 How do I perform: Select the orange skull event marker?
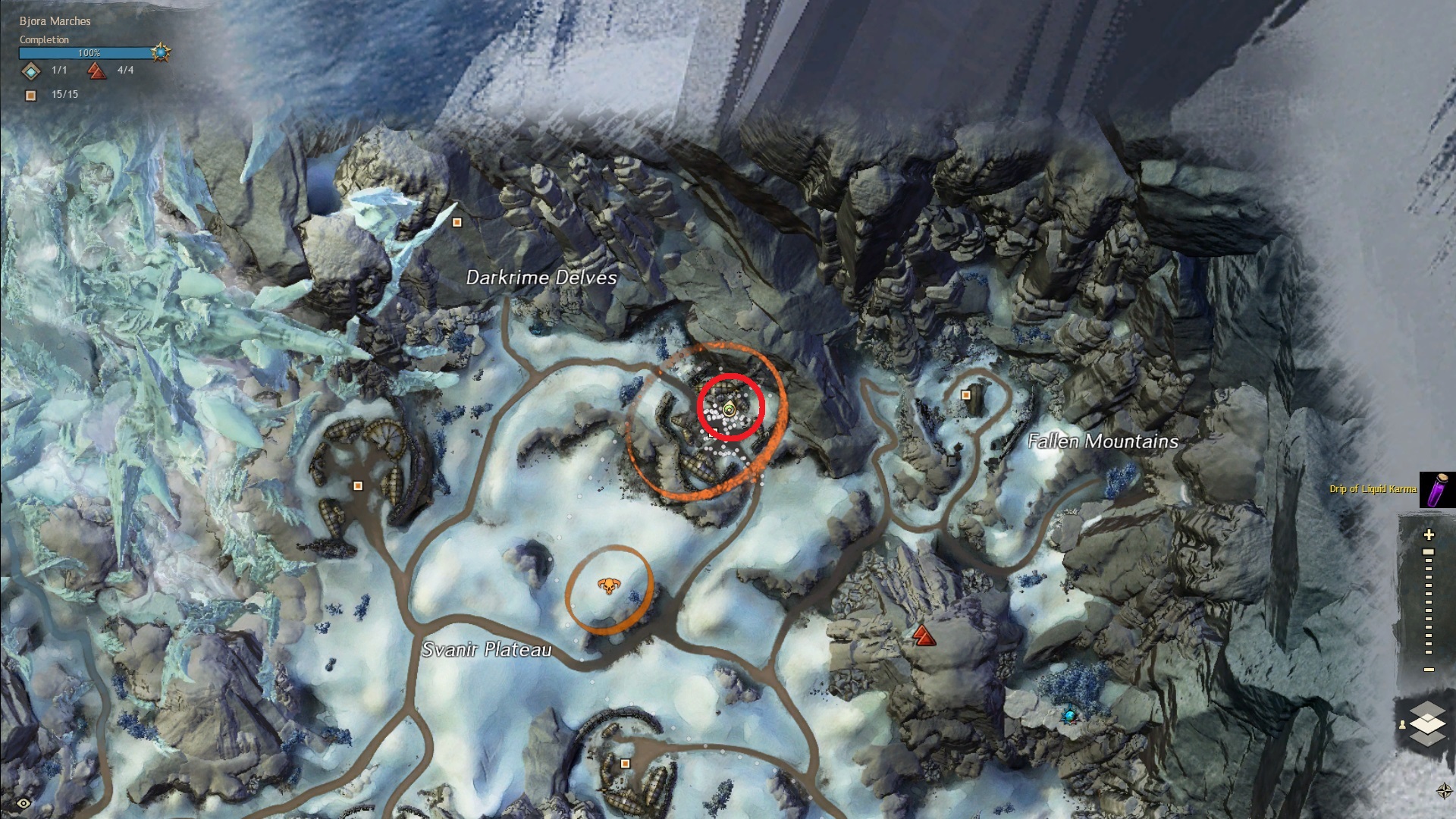click(x=608, y=586)
